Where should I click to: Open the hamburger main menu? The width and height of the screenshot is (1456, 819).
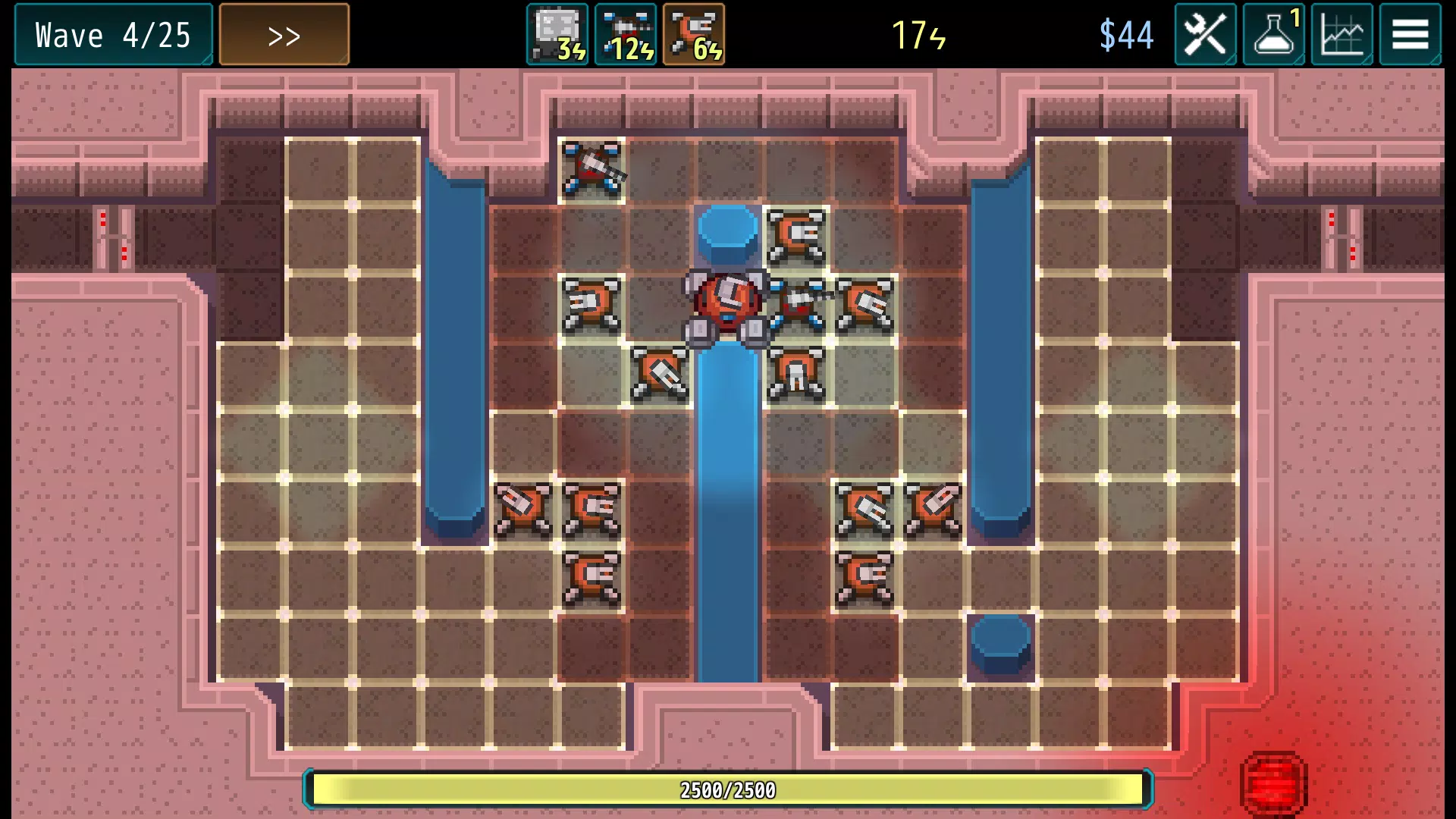[1410, 35]
